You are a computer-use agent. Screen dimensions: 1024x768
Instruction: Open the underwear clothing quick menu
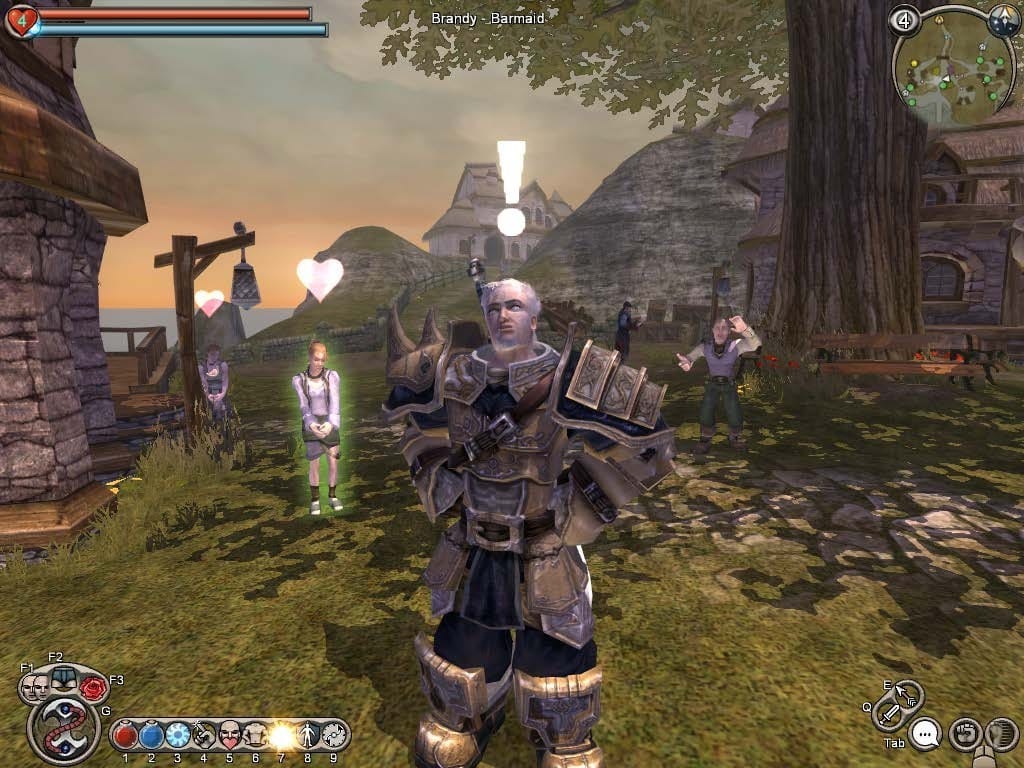[x=63, y=677]
